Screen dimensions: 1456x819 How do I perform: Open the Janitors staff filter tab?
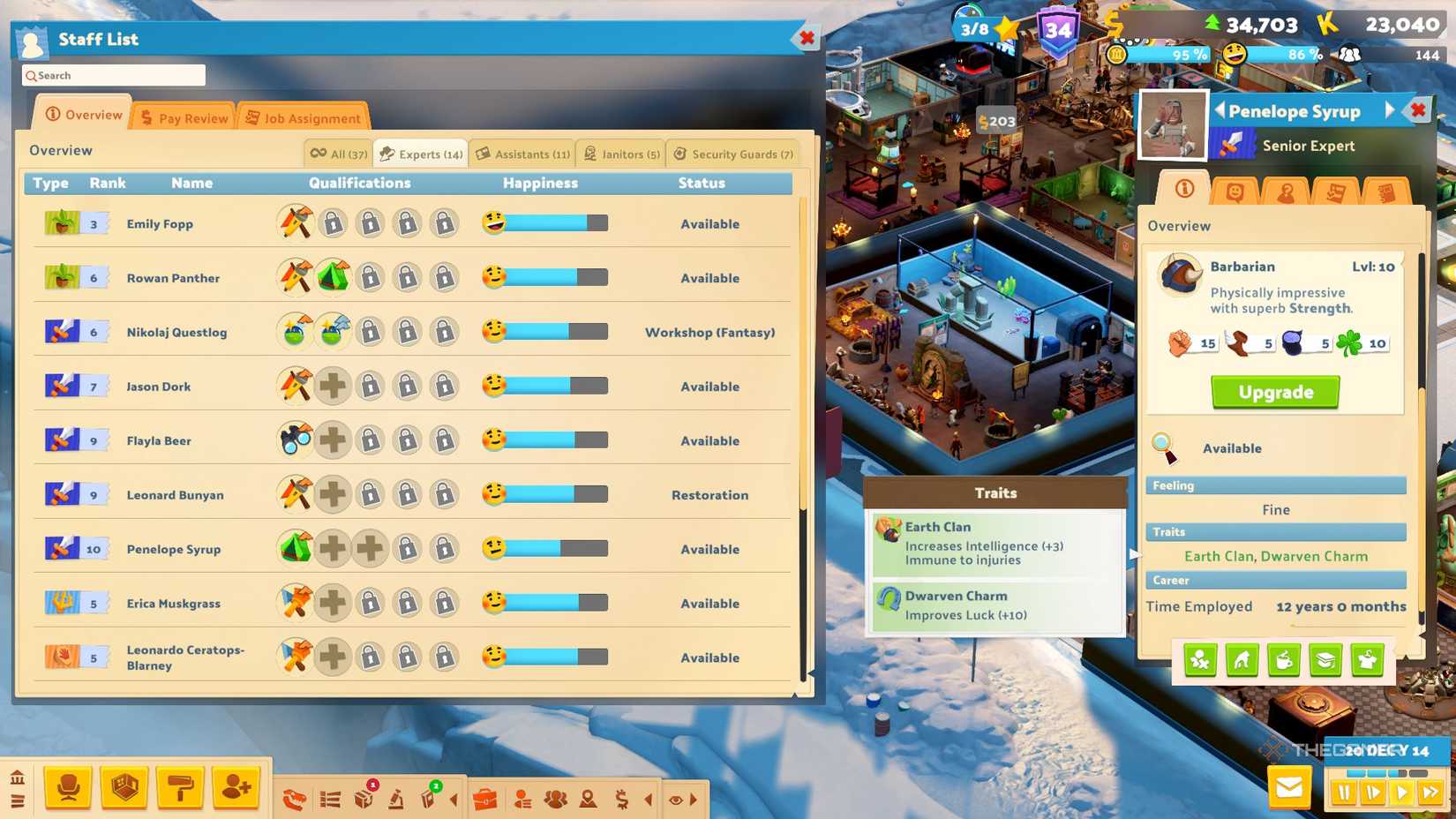click(620, 154)
